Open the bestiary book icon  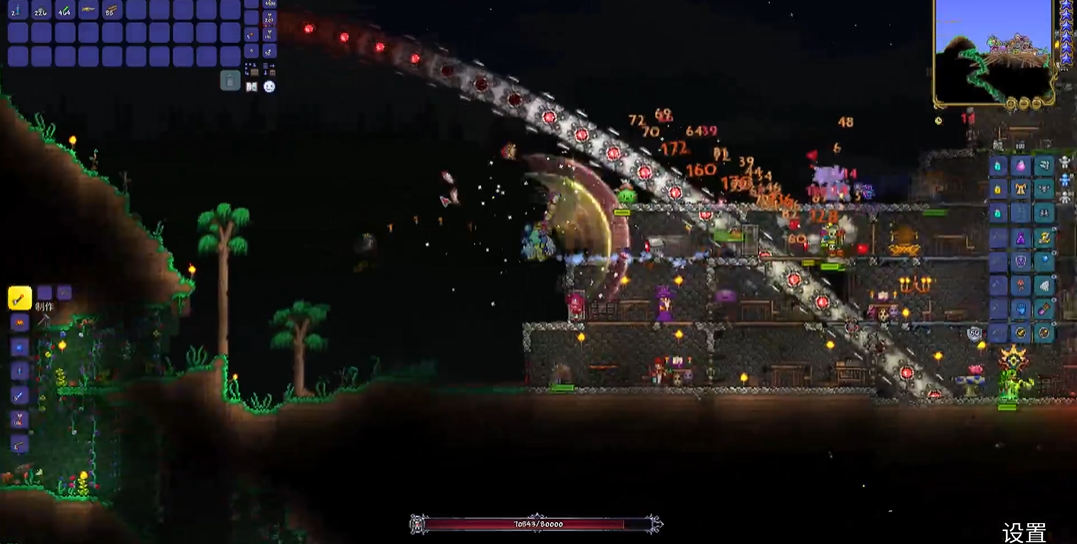click(x=251, y=87)
